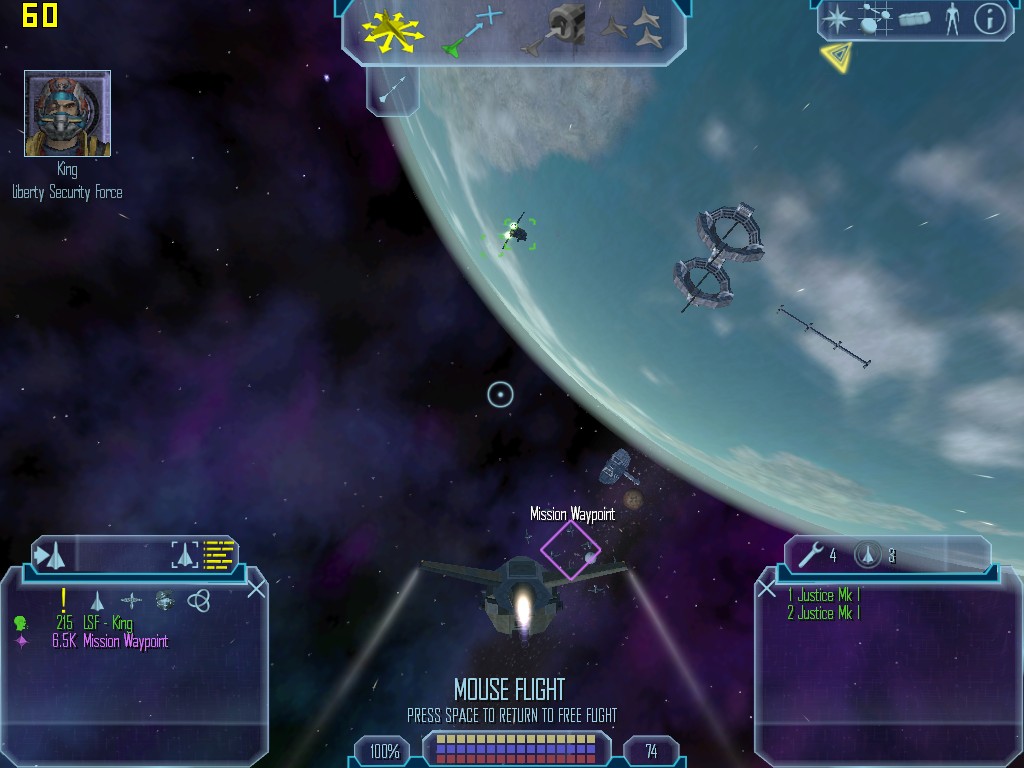1024x768 pixels.
Task: Click the yellow triangle alert indicator
Action: [x=835, y=56]
